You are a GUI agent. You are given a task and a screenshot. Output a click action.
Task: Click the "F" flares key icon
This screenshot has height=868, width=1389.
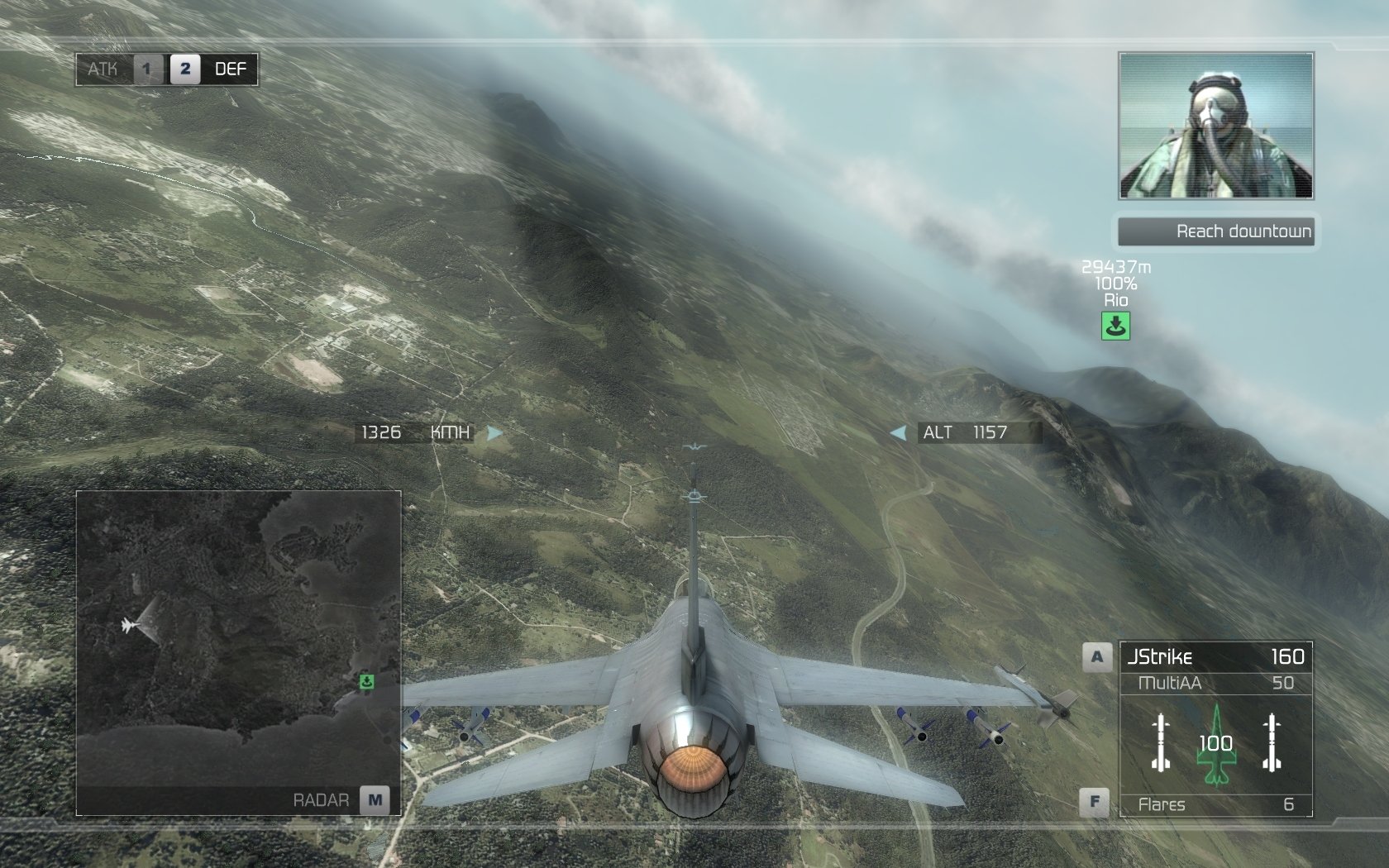click(1095, 800)
